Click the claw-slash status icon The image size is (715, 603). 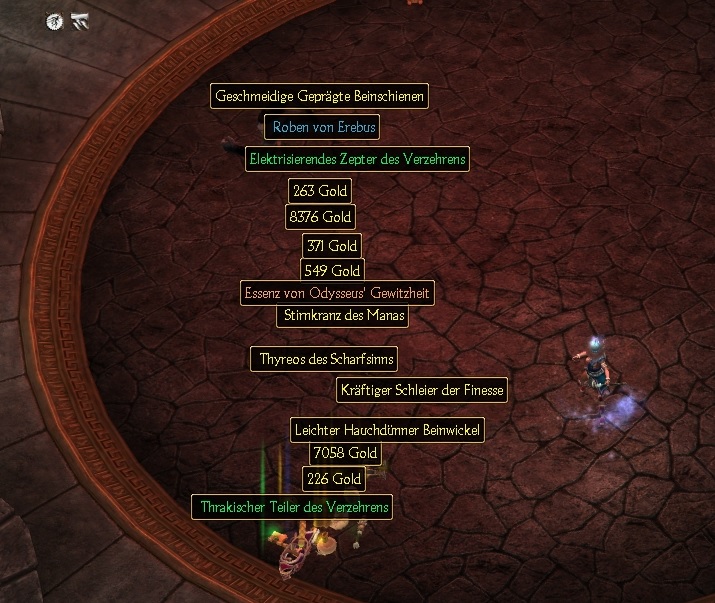80,20
